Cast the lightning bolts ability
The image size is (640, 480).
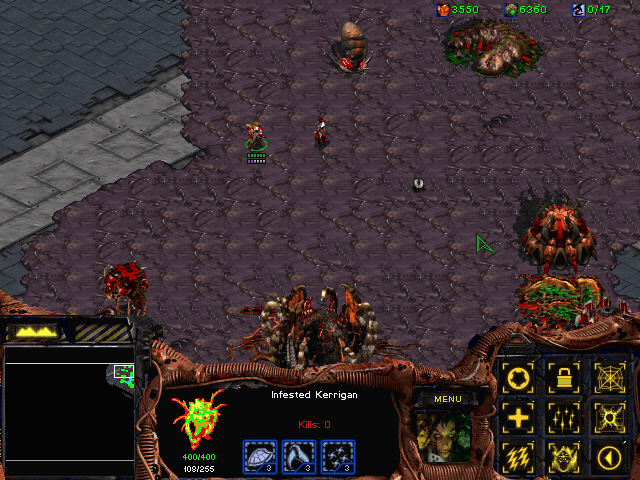click(x=518, y=456)
